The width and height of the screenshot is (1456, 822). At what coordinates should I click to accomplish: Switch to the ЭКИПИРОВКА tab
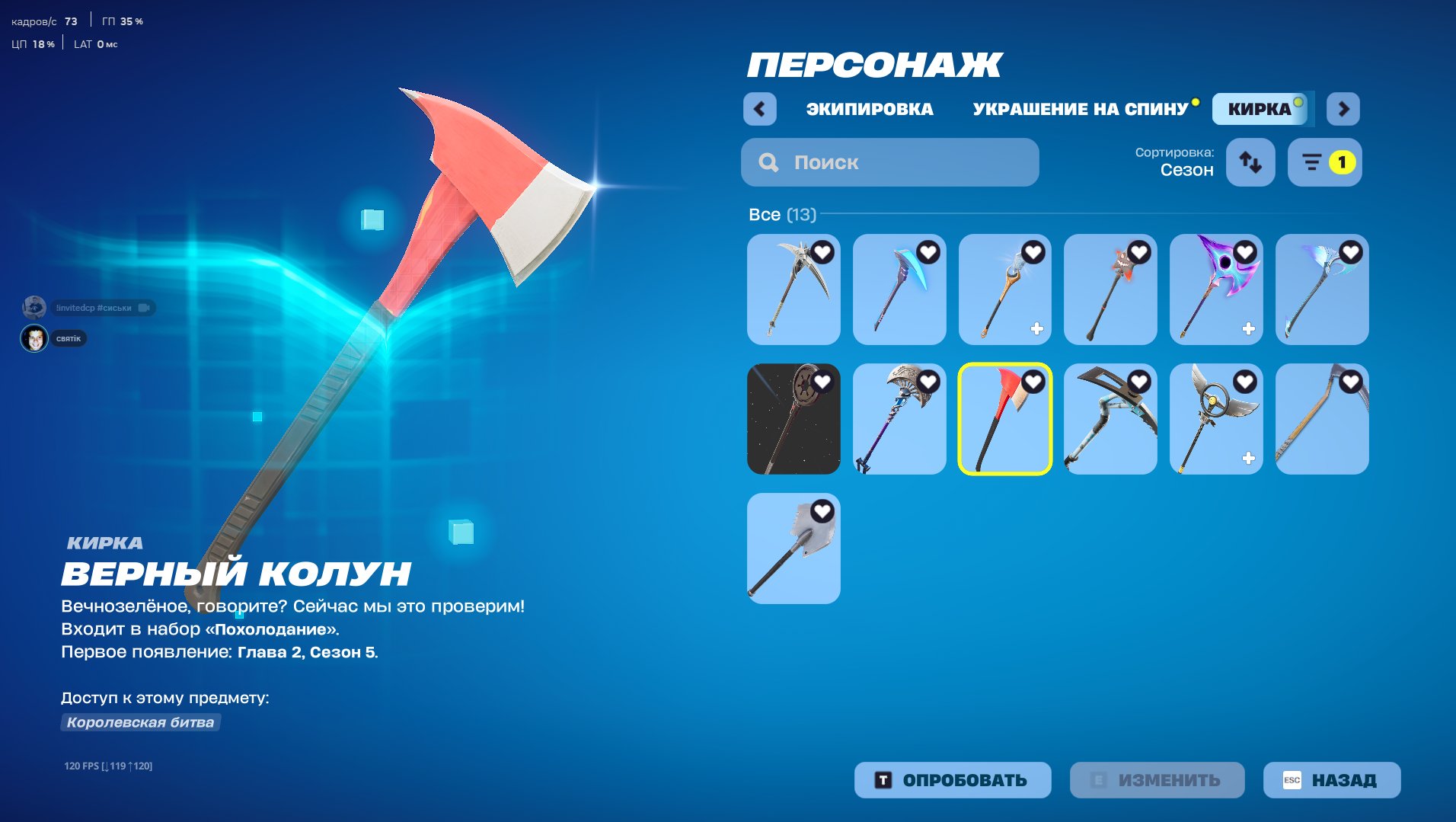869,109
